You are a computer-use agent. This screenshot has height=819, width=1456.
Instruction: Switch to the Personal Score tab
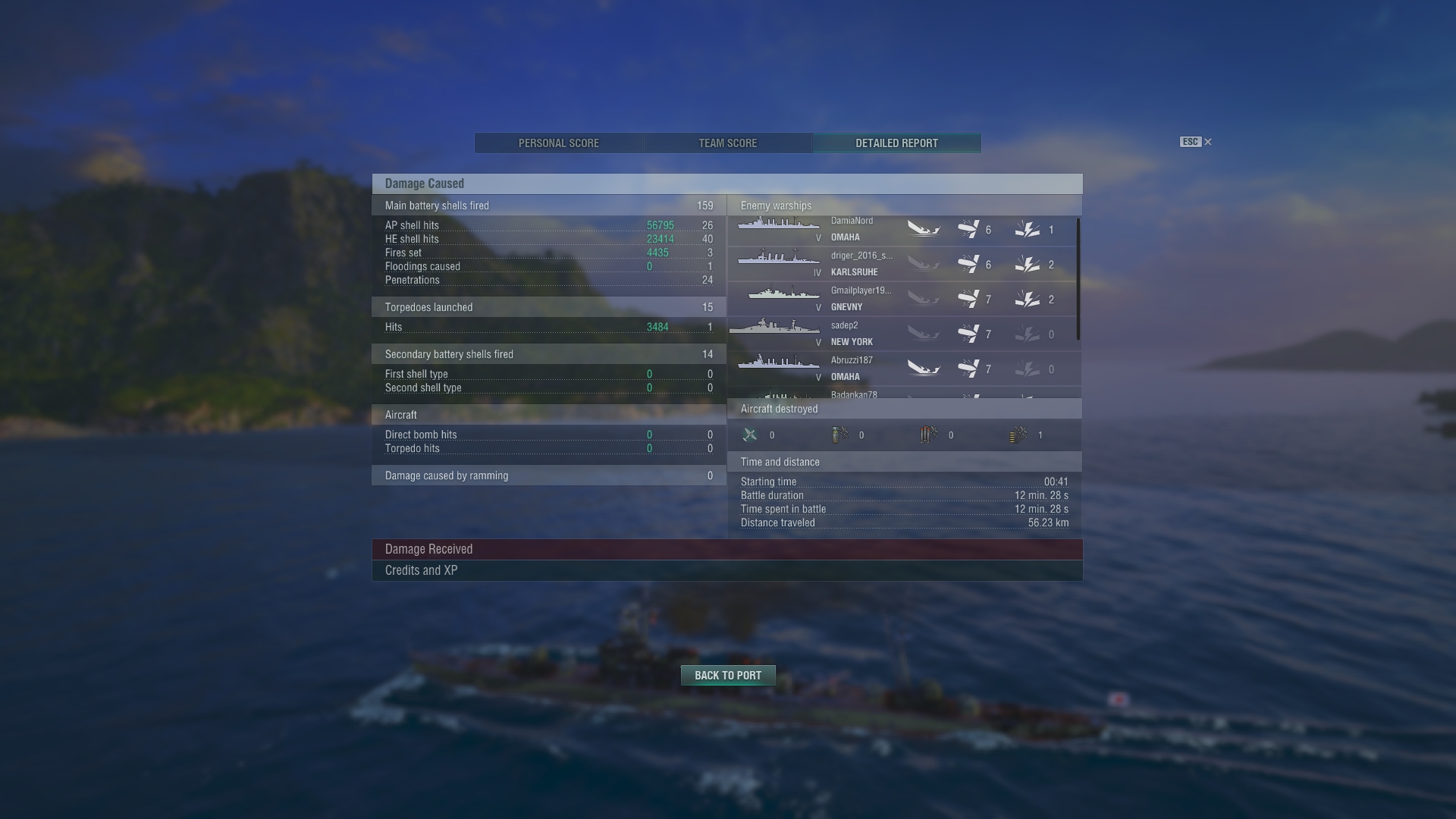(559, 143)
